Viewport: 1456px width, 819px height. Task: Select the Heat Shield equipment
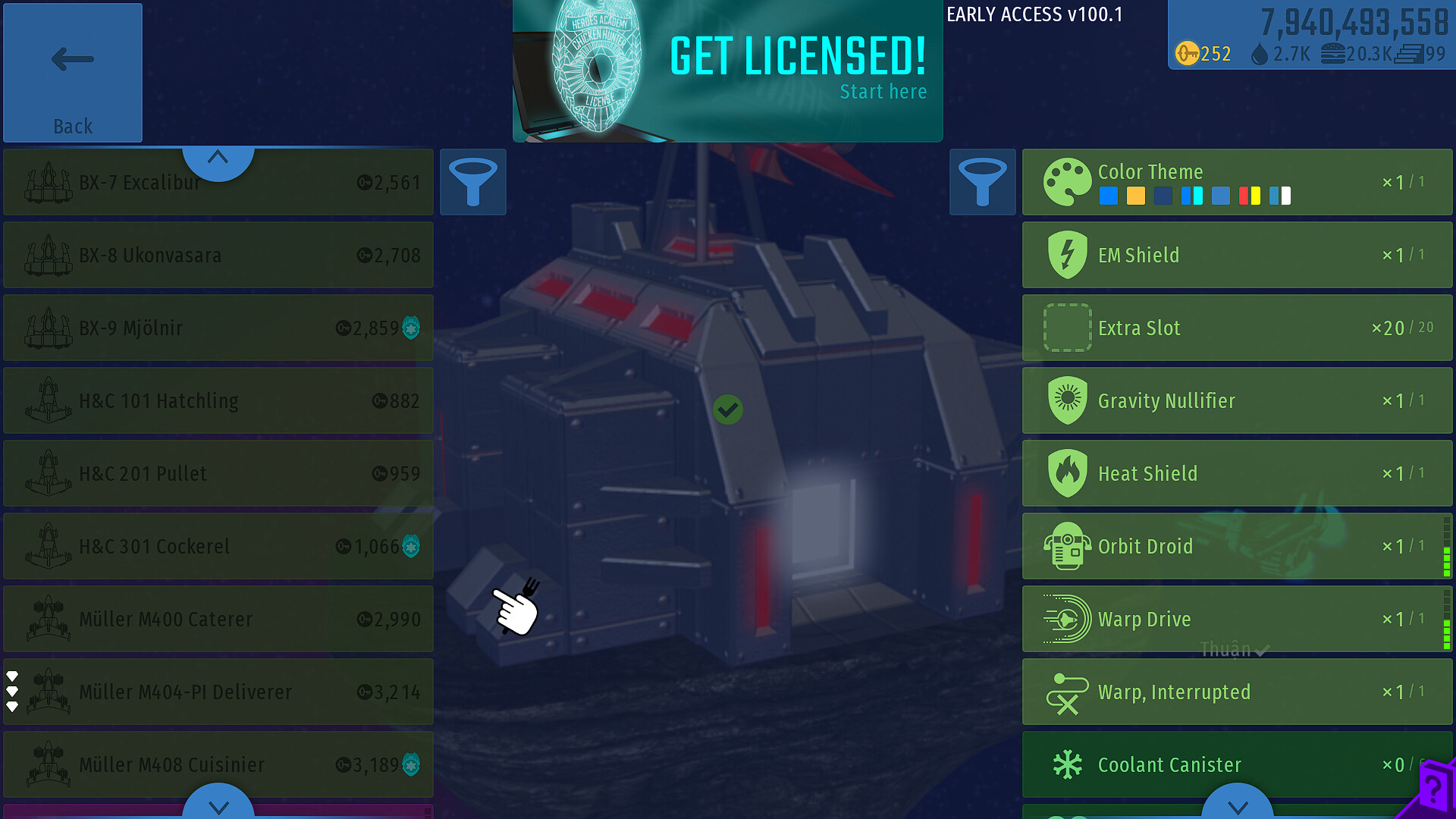pos(1237,474)
